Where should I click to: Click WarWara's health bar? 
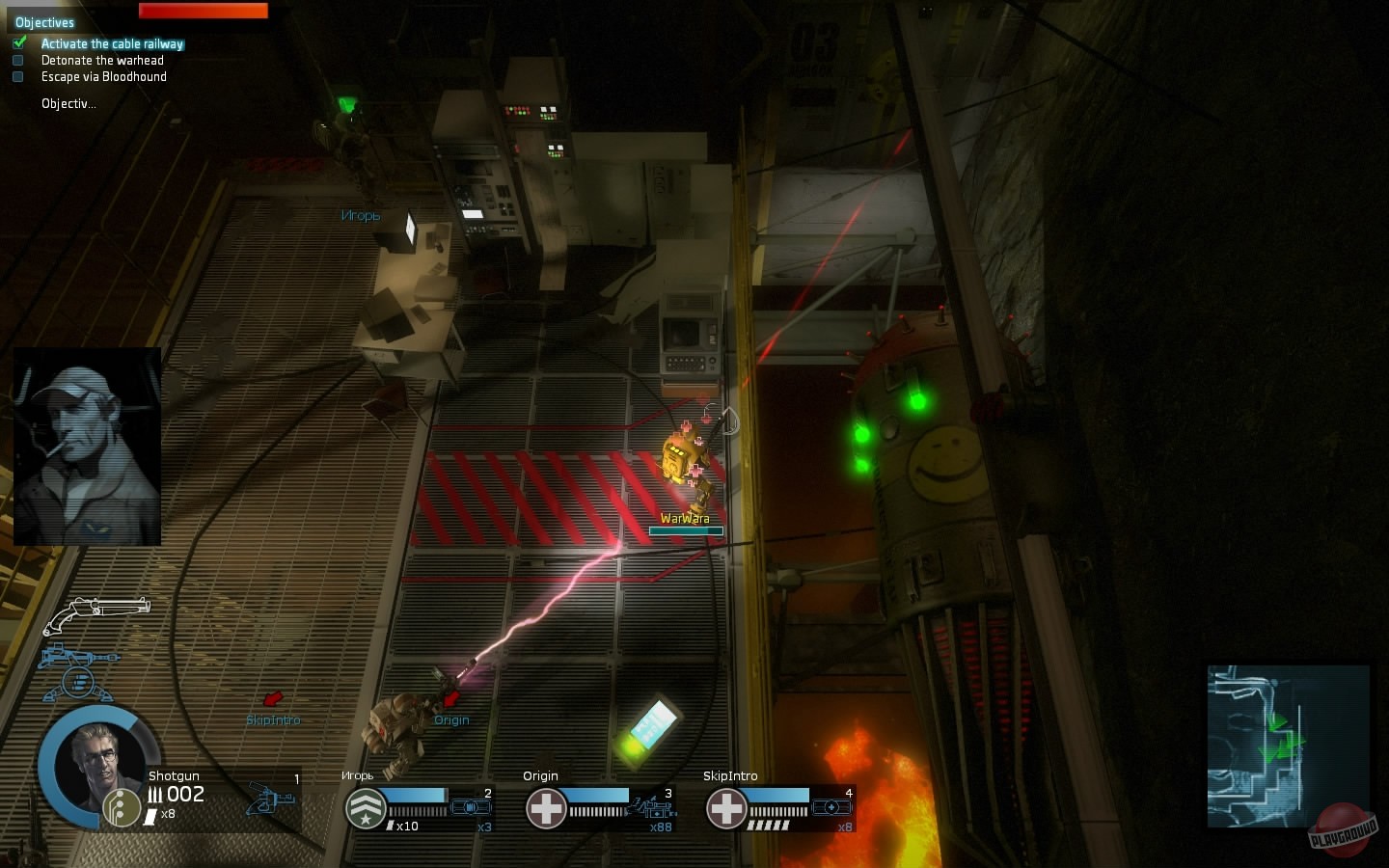click(x=685, y=531)
